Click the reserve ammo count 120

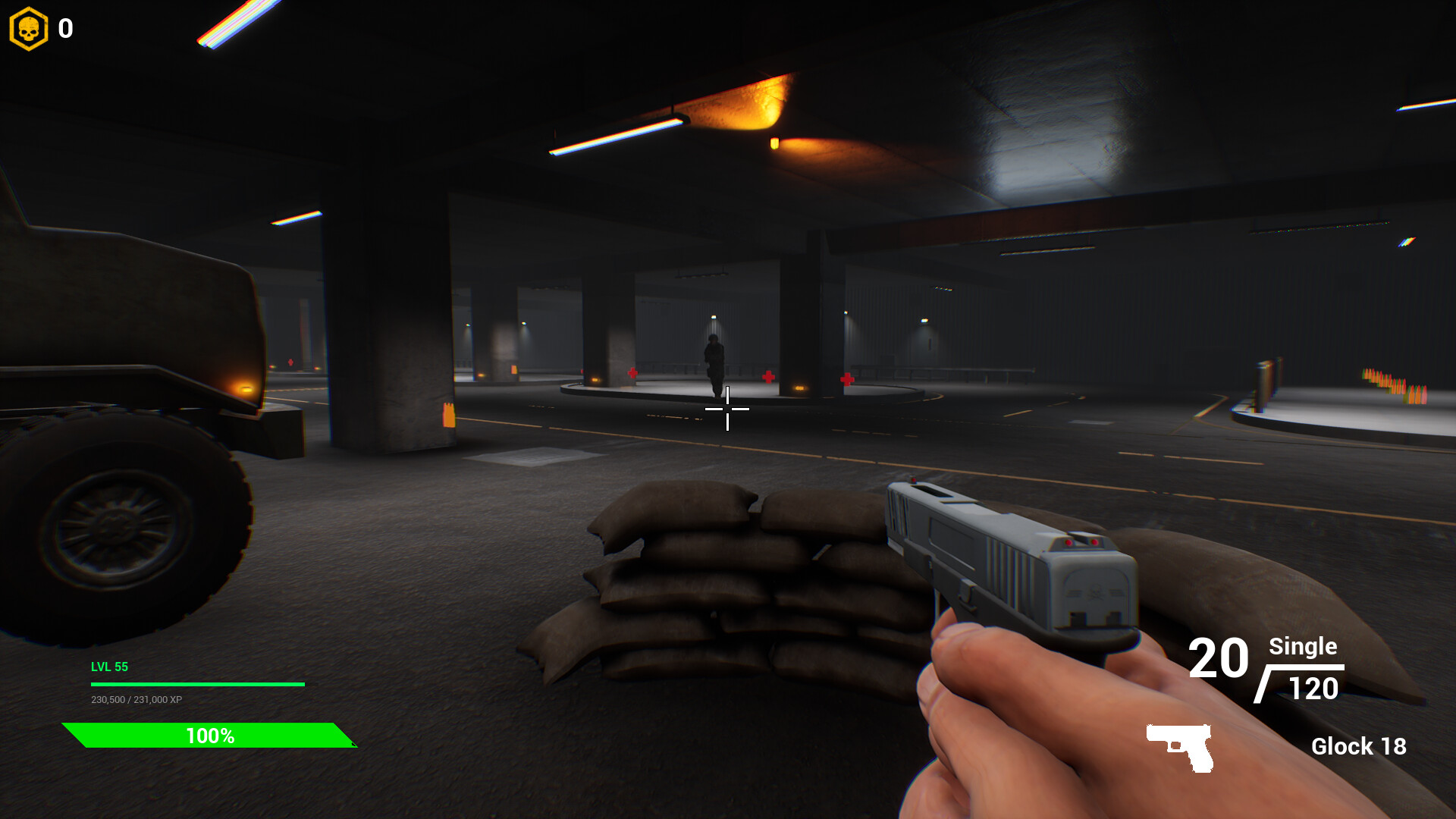point(1313,689)
